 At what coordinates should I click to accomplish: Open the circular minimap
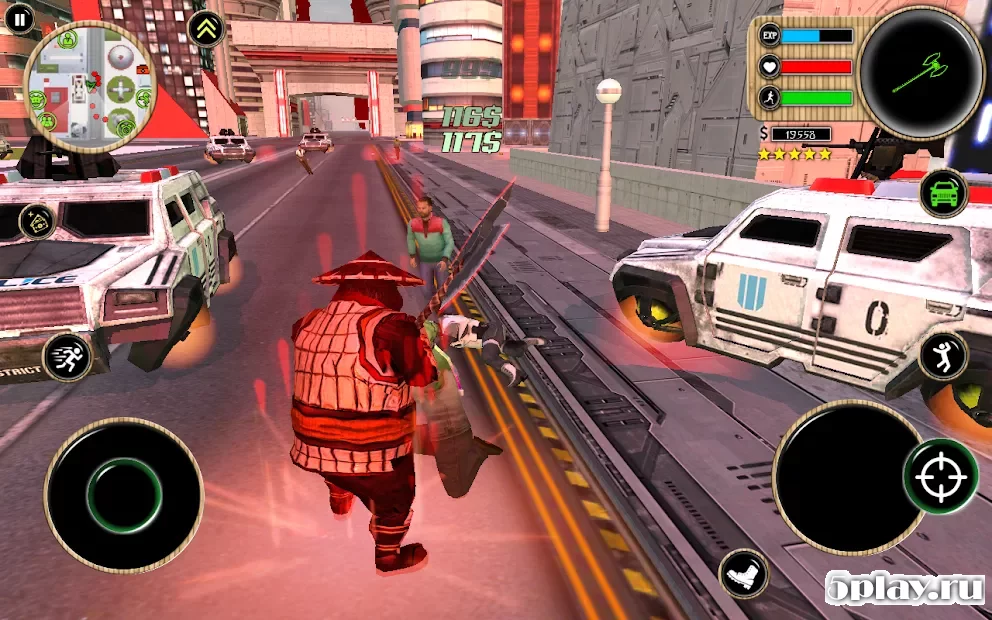pos(88,81)
